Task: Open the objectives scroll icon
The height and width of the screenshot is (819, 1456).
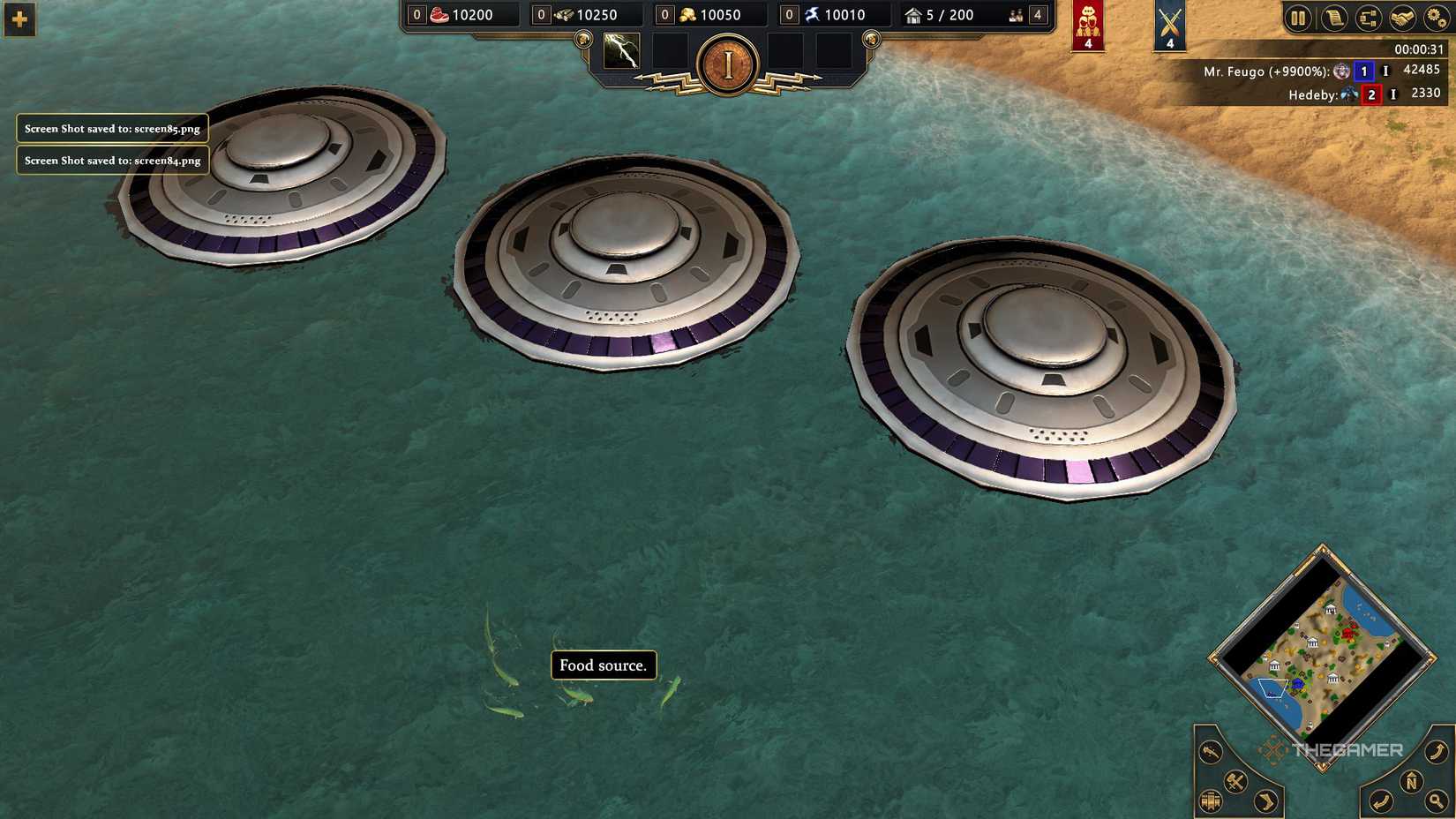Action: pyautogui.click(x=1333, y=18)
